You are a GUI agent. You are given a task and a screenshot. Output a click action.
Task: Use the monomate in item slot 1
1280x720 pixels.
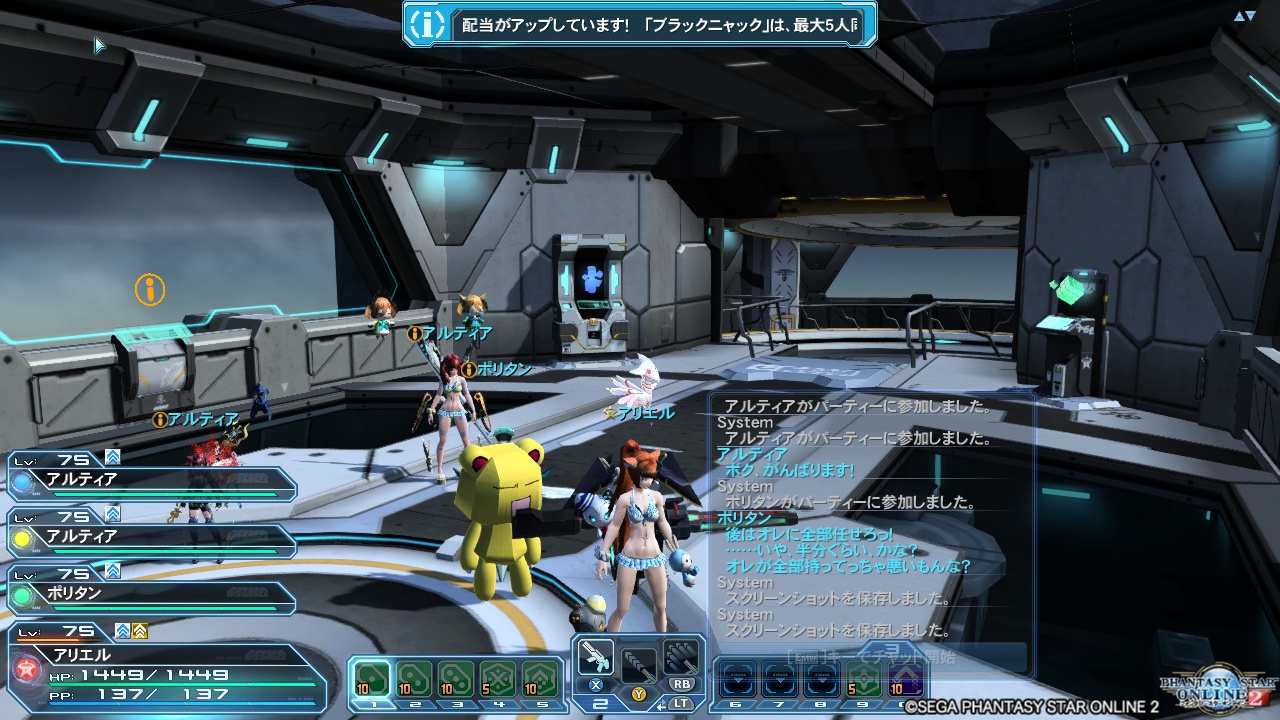point(373,678)
